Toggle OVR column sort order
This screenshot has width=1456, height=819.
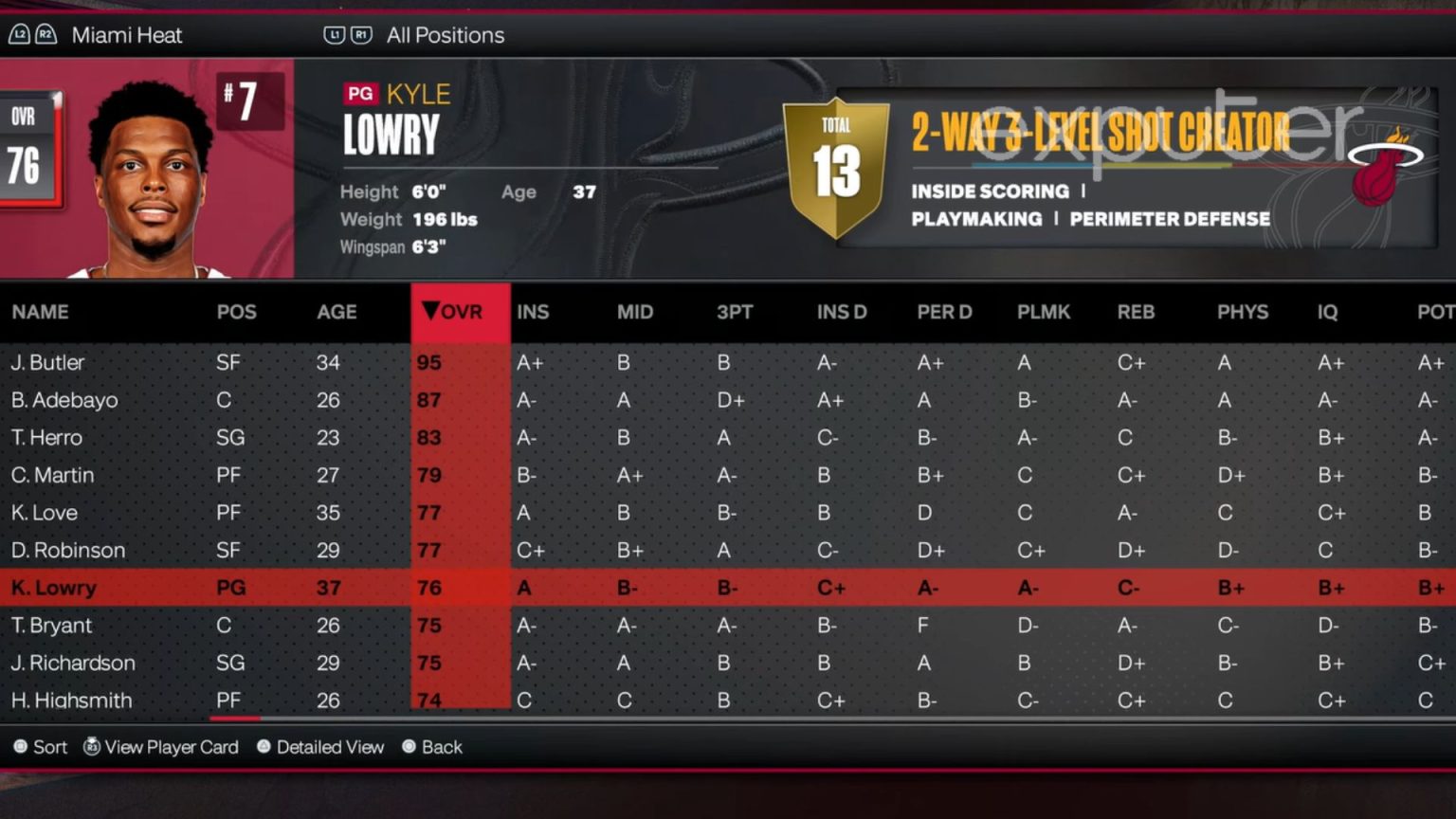460,311
